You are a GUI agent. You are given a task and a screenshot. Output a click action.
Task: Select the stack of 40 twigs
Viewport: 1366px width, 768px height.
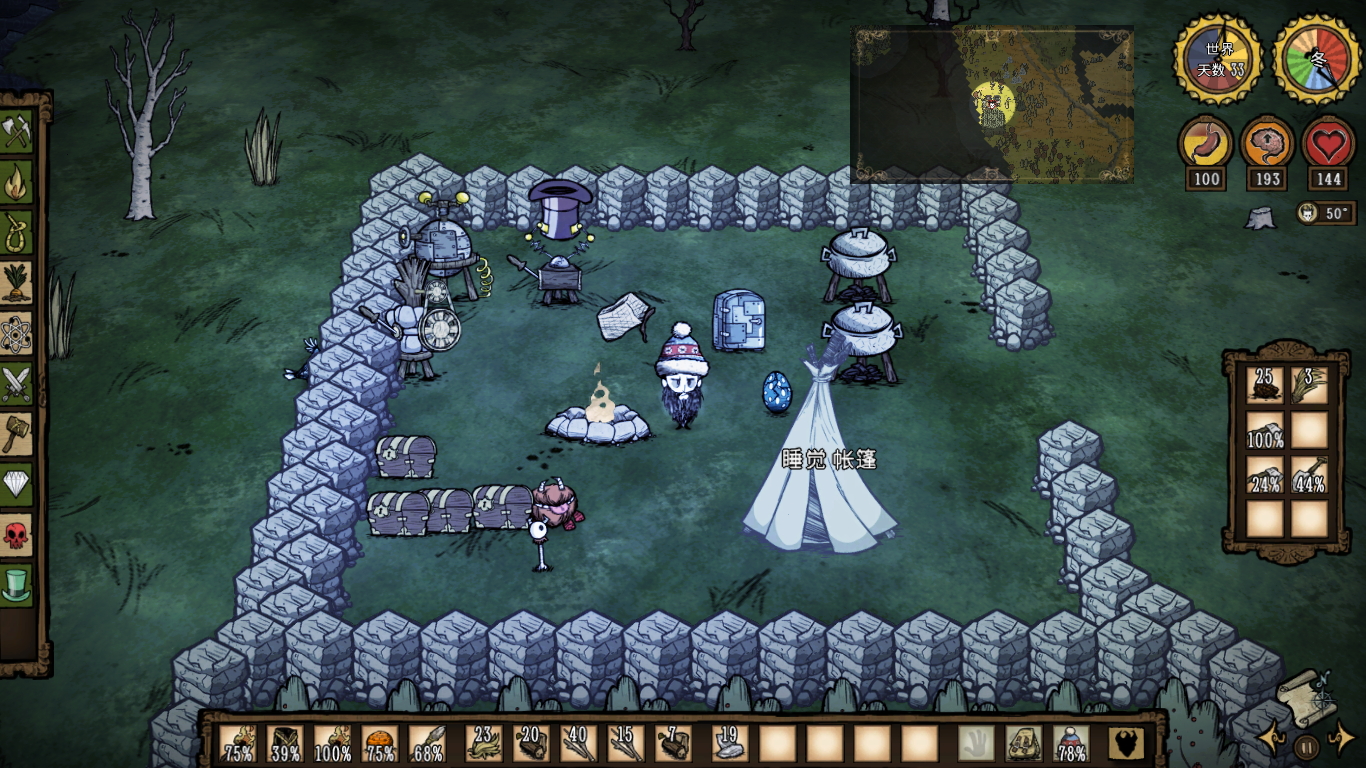(578, 743)
